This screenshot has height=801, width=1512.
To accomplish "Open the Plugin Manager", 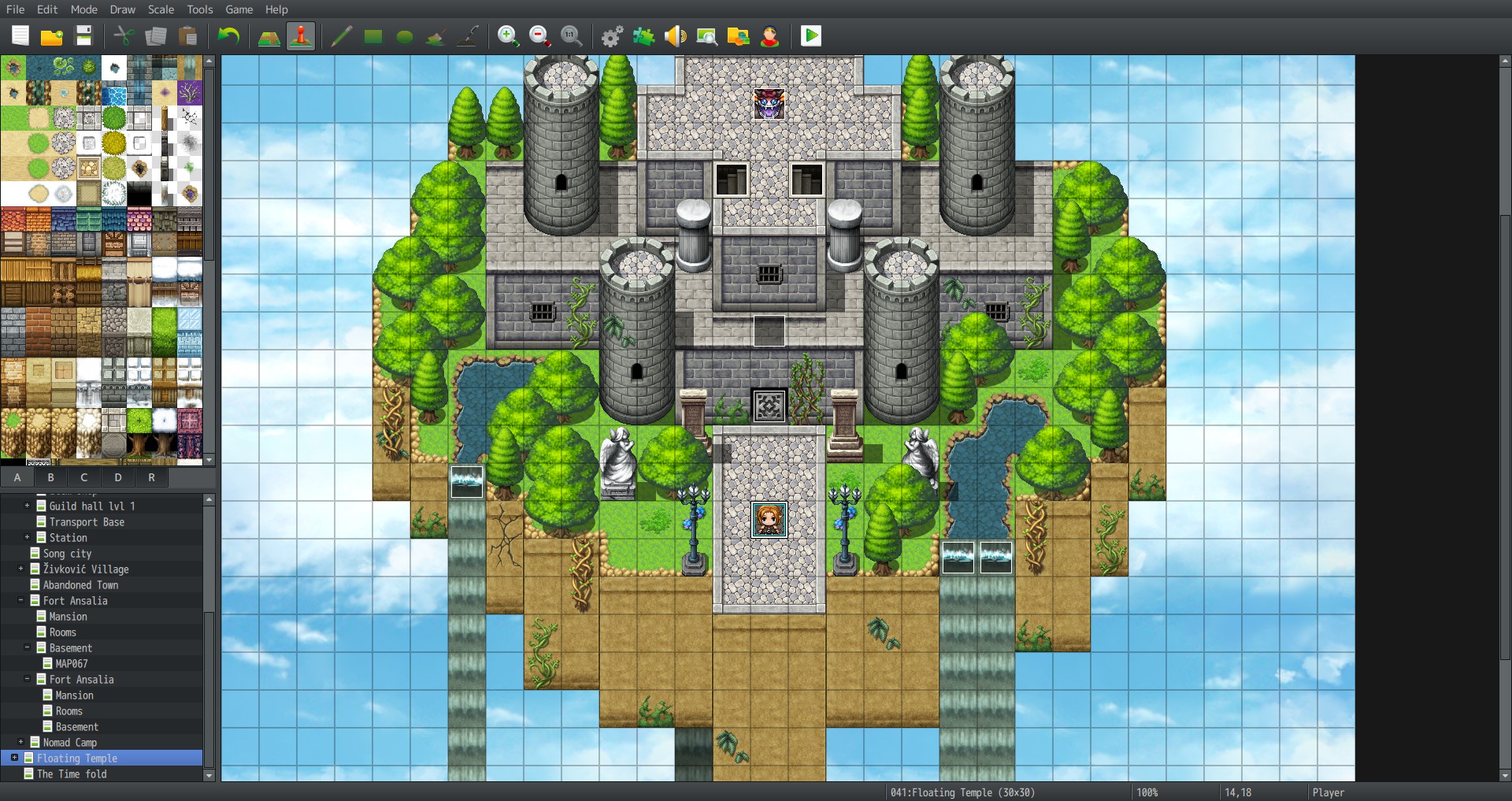I will 644,35.
